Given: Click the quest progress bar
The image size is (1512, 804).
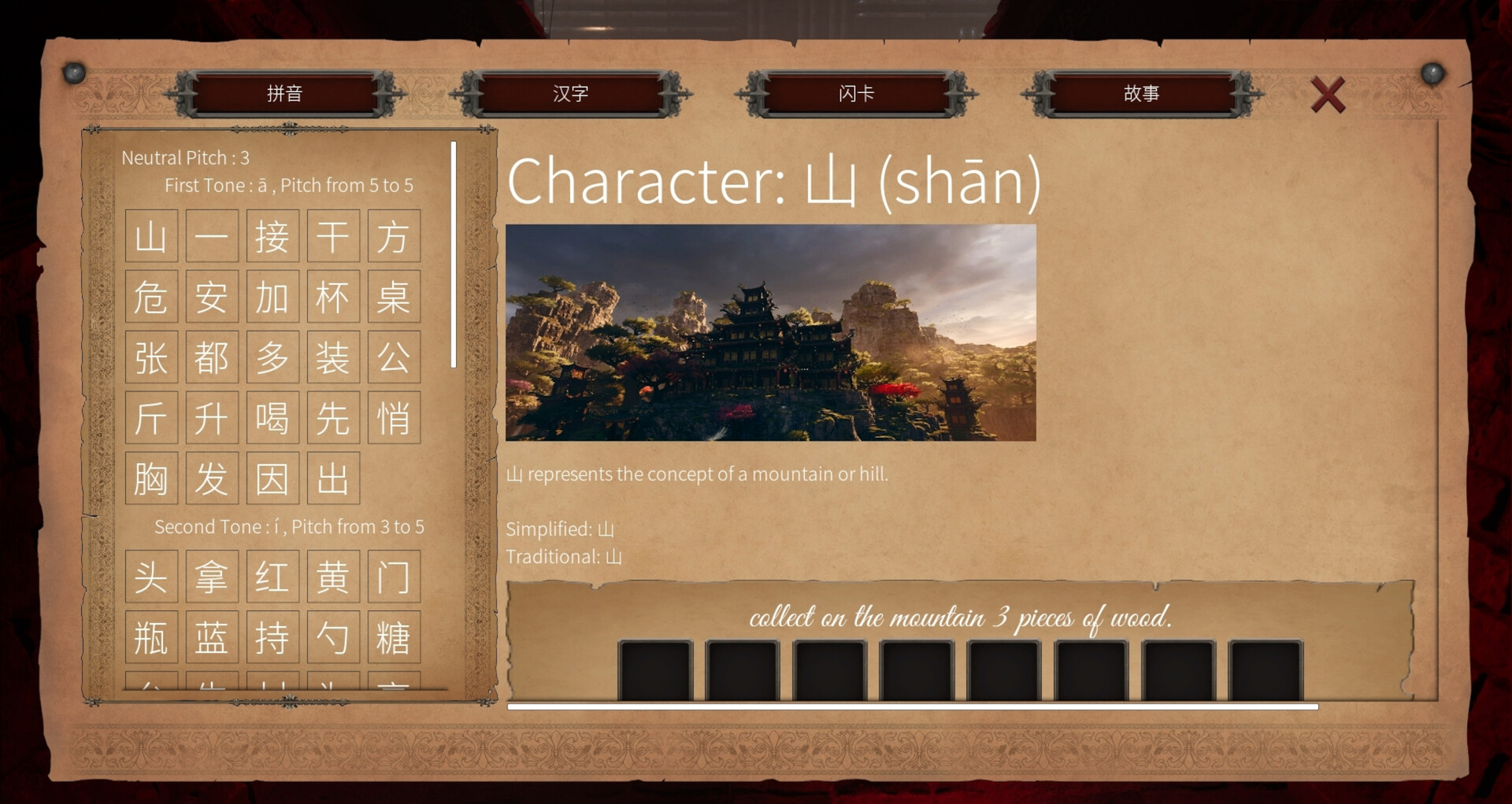Looking at the screenshot, I should (913, 706).
